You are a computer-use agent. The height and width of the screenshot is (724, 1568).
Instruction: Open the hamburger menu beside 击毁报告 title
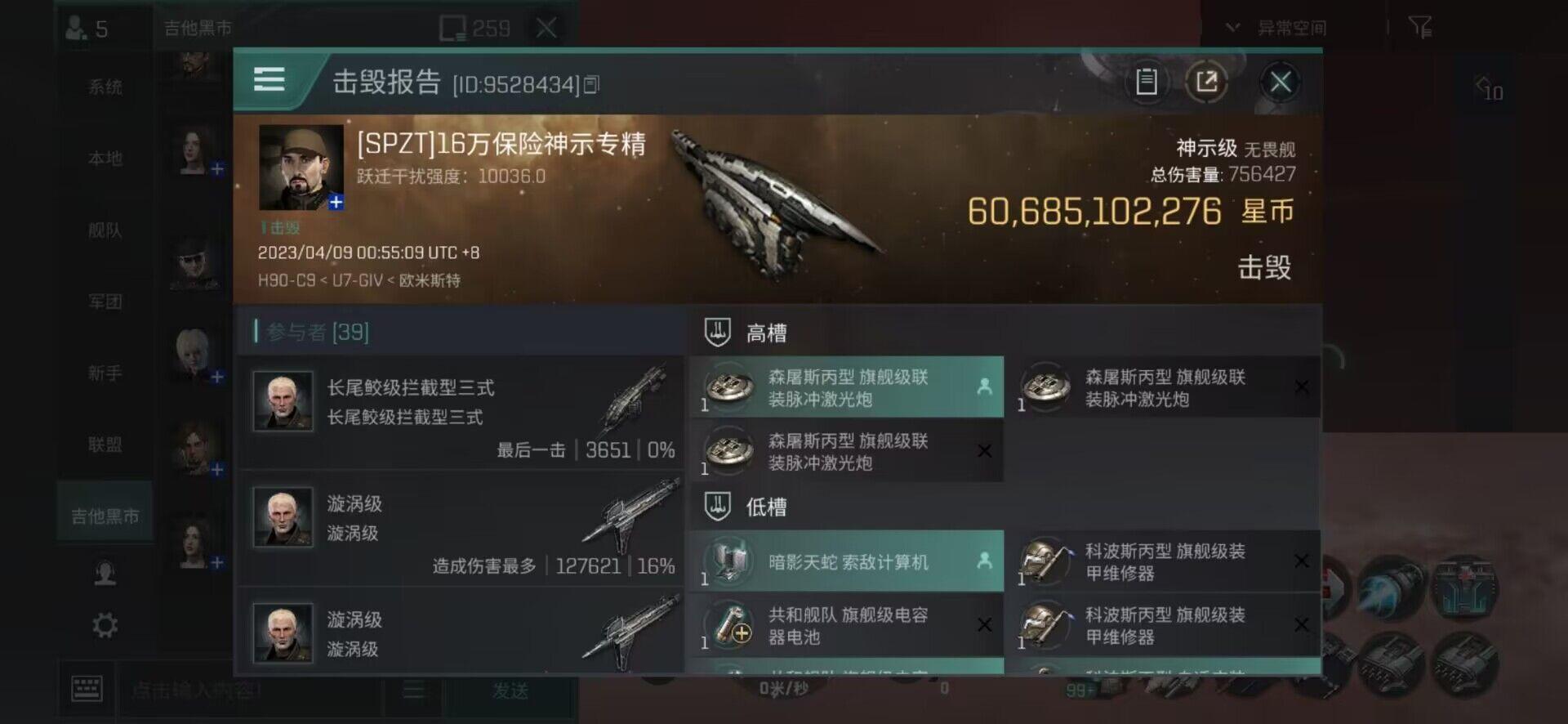tap(269, 80)
